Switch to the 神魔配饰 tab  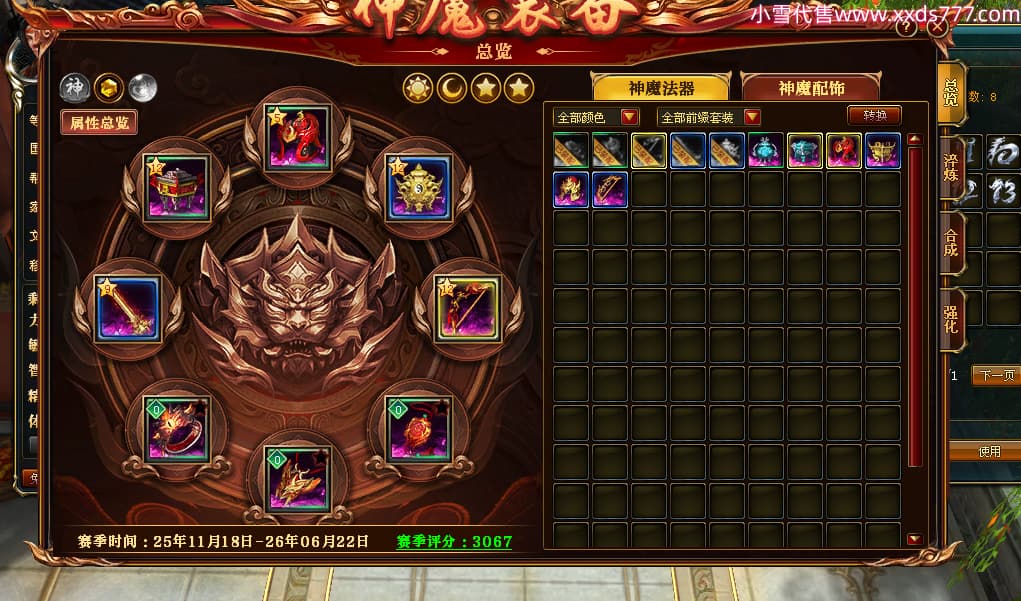(x=810, y=88)
